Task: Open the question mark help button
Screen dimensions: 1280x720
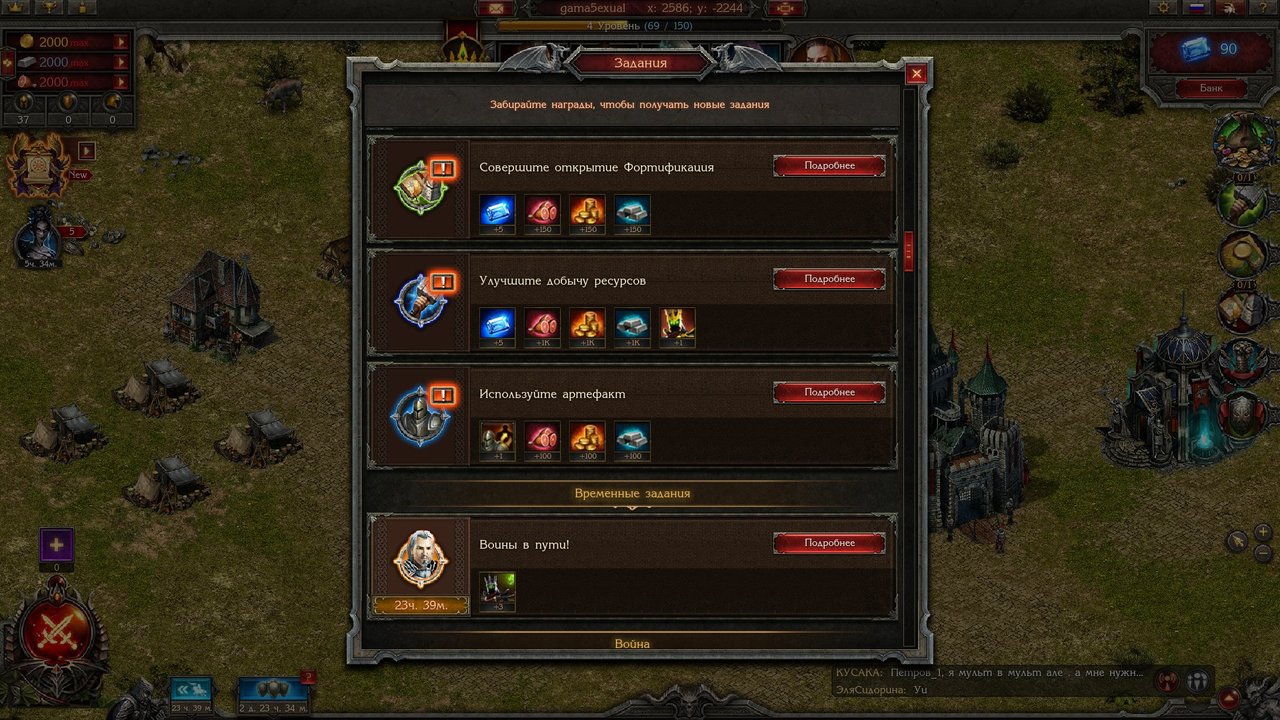Action: (1262, 8)
